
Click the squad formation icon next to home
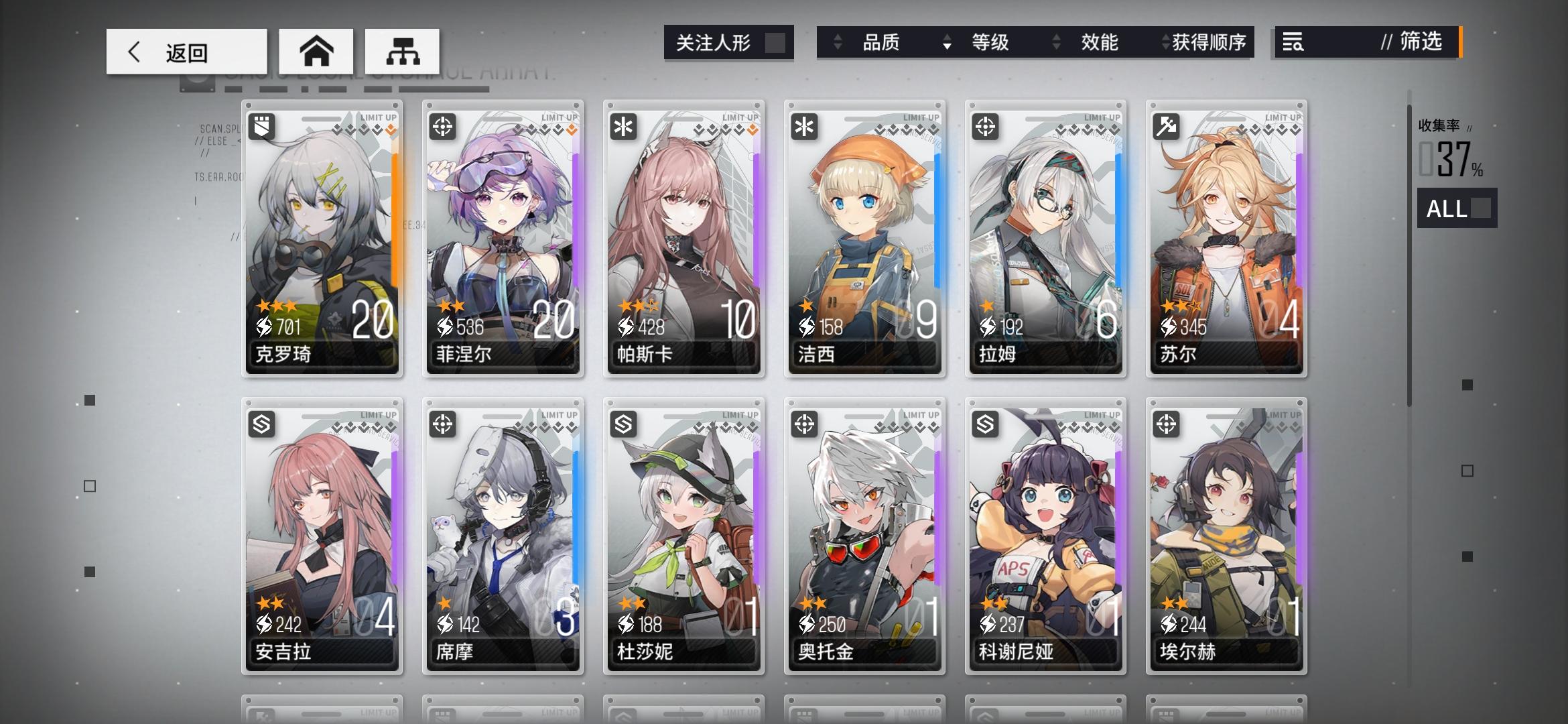[x=403, y=50]
